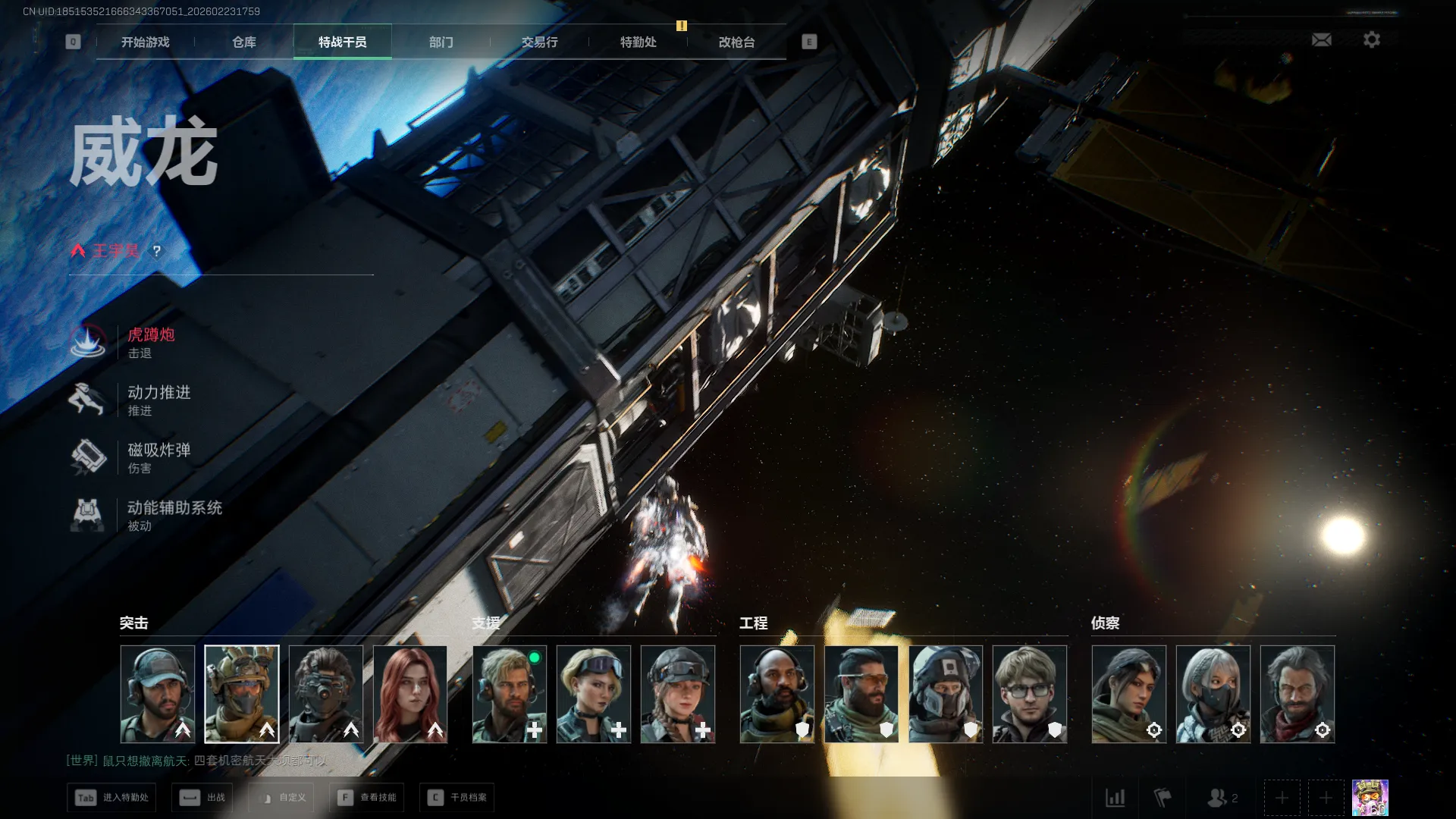This screenshot has height=819, width=1456.
Task: Open settings with the gear icon
Action: [x=1371, y=39]
